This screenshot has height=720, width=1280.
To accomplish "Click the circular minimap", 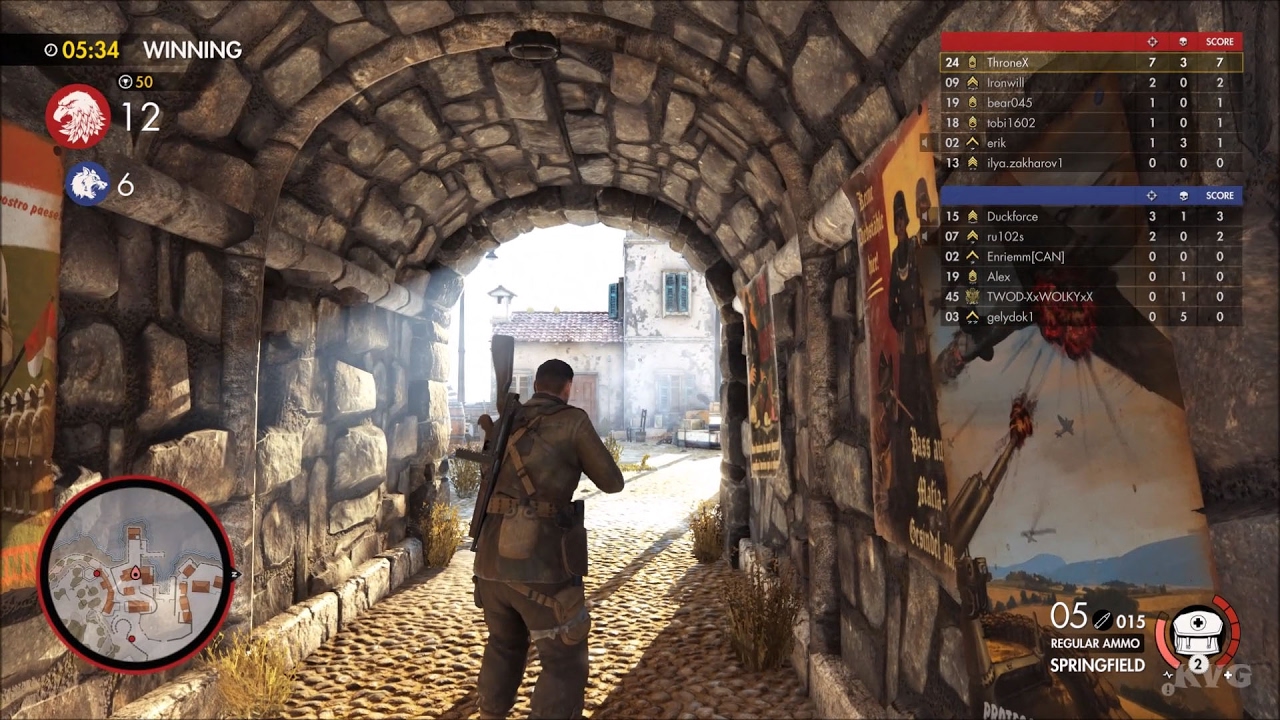I will (x=136, y=574).
